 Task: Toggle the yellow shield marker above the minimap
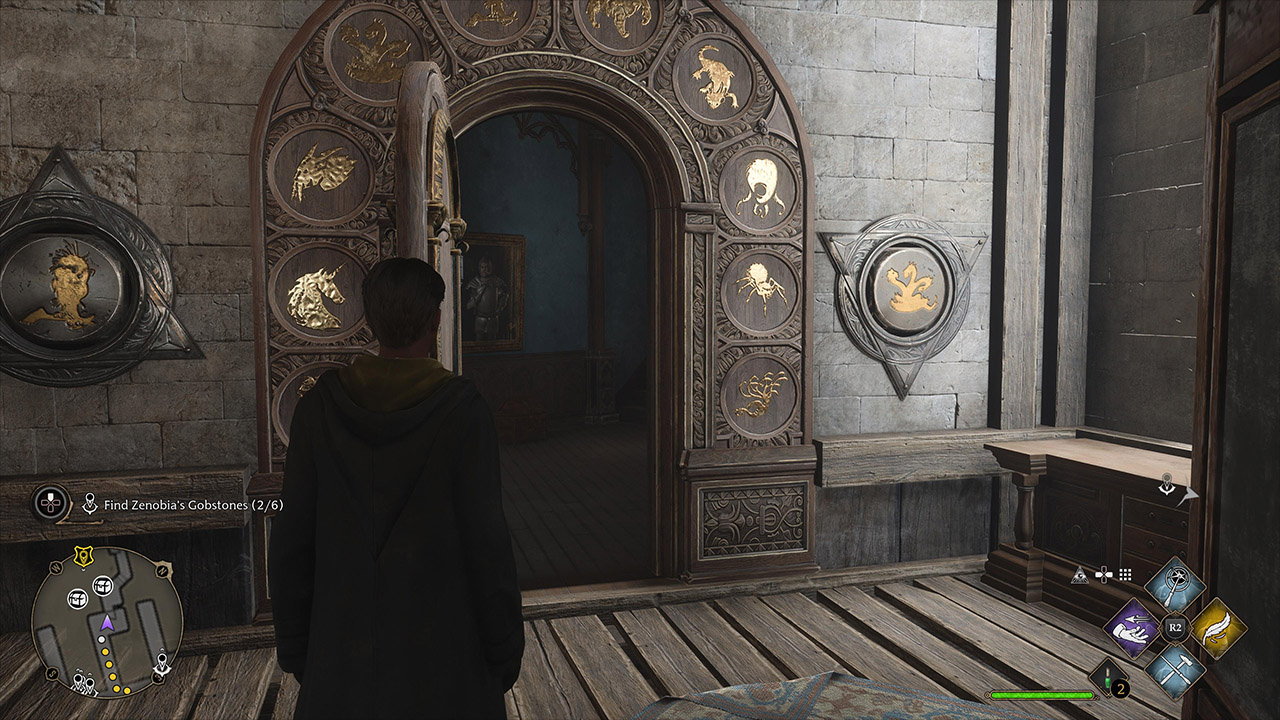pos(82,555)
